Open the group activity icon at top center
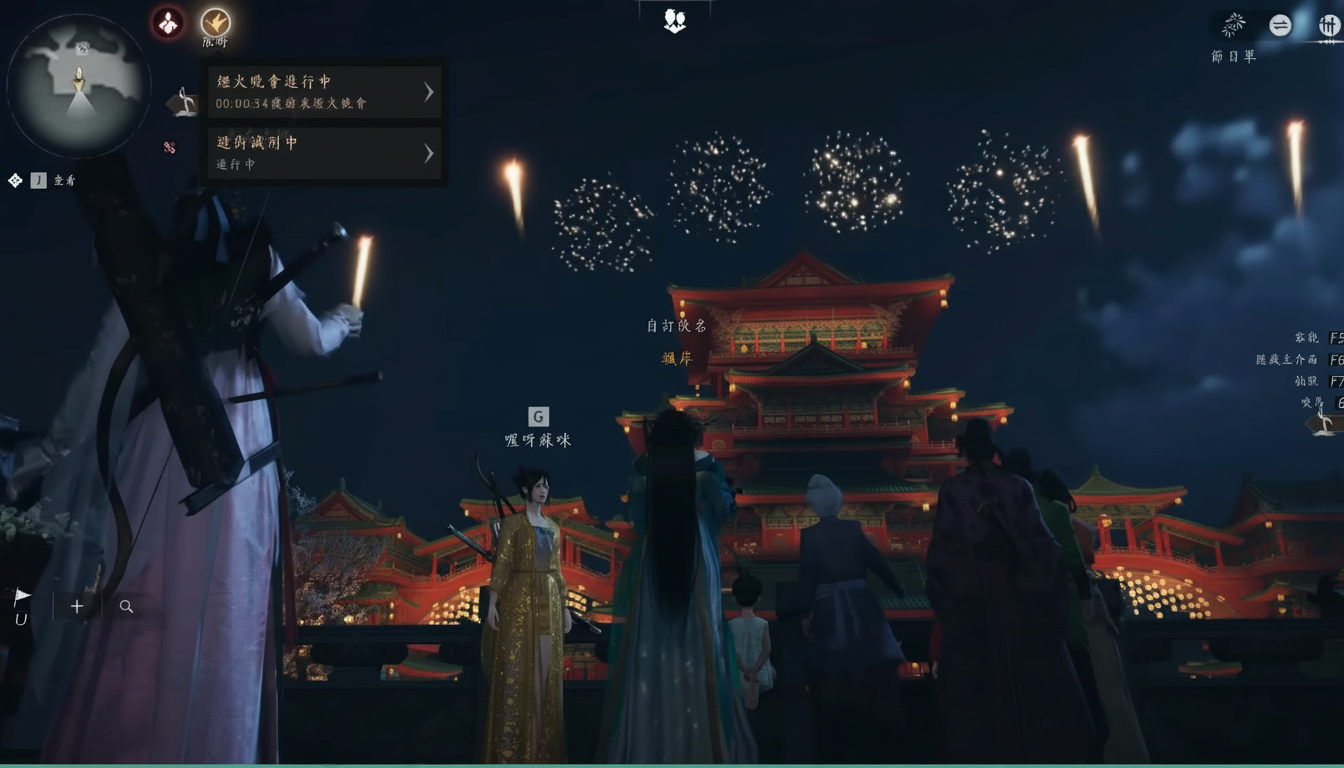Screen dimensions: 1344x768 pyautogui.click(x=673, y=18)
